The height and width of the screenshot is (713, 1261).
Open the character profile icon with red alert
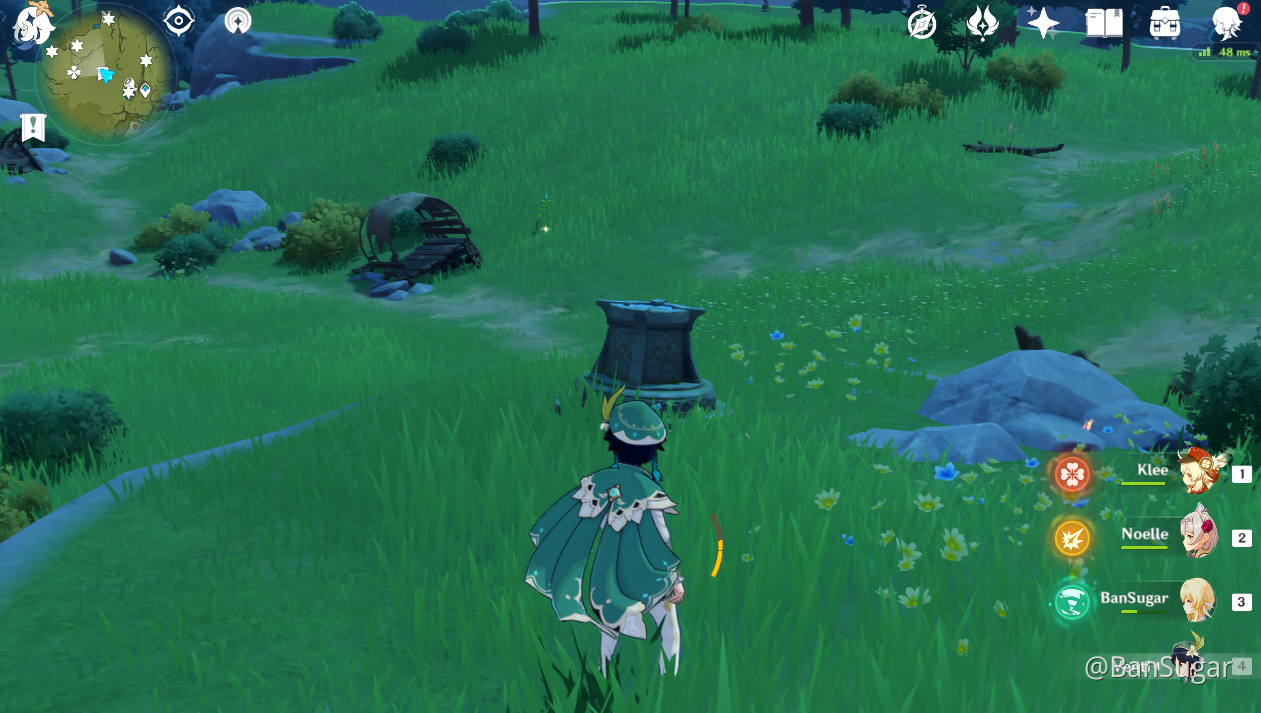[x=1227, y=22]
